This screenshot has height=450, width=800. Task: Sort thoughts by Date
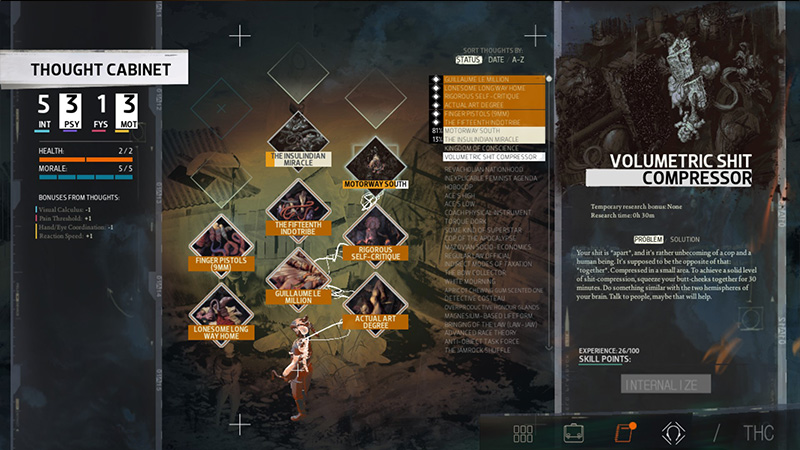496,60
